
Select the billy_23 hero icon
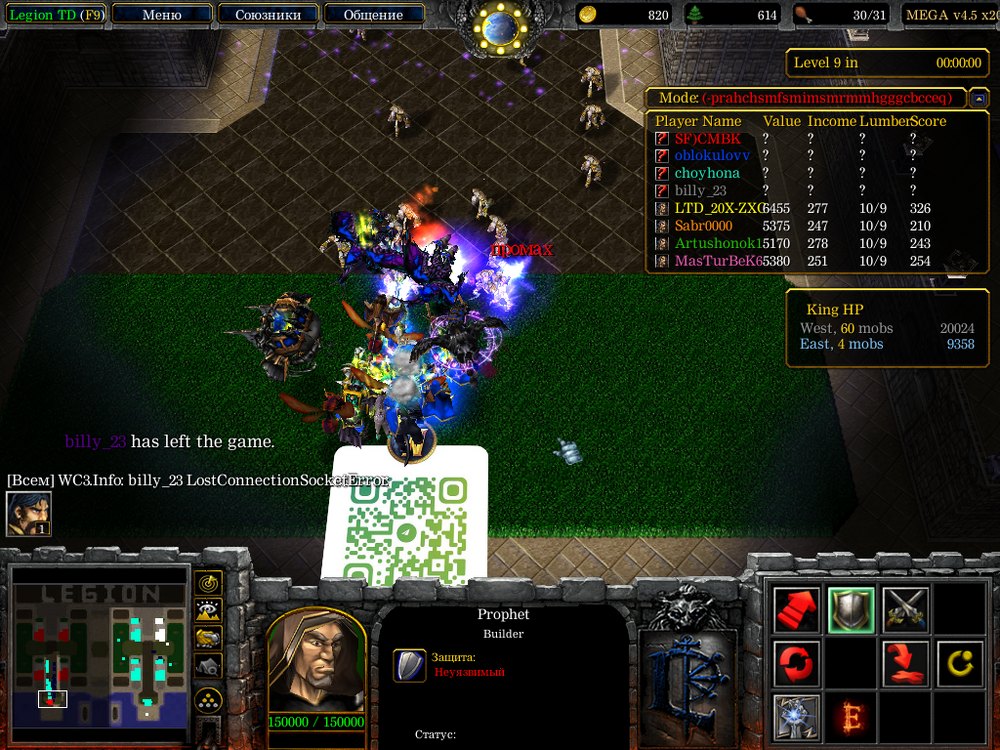(28, 514)
